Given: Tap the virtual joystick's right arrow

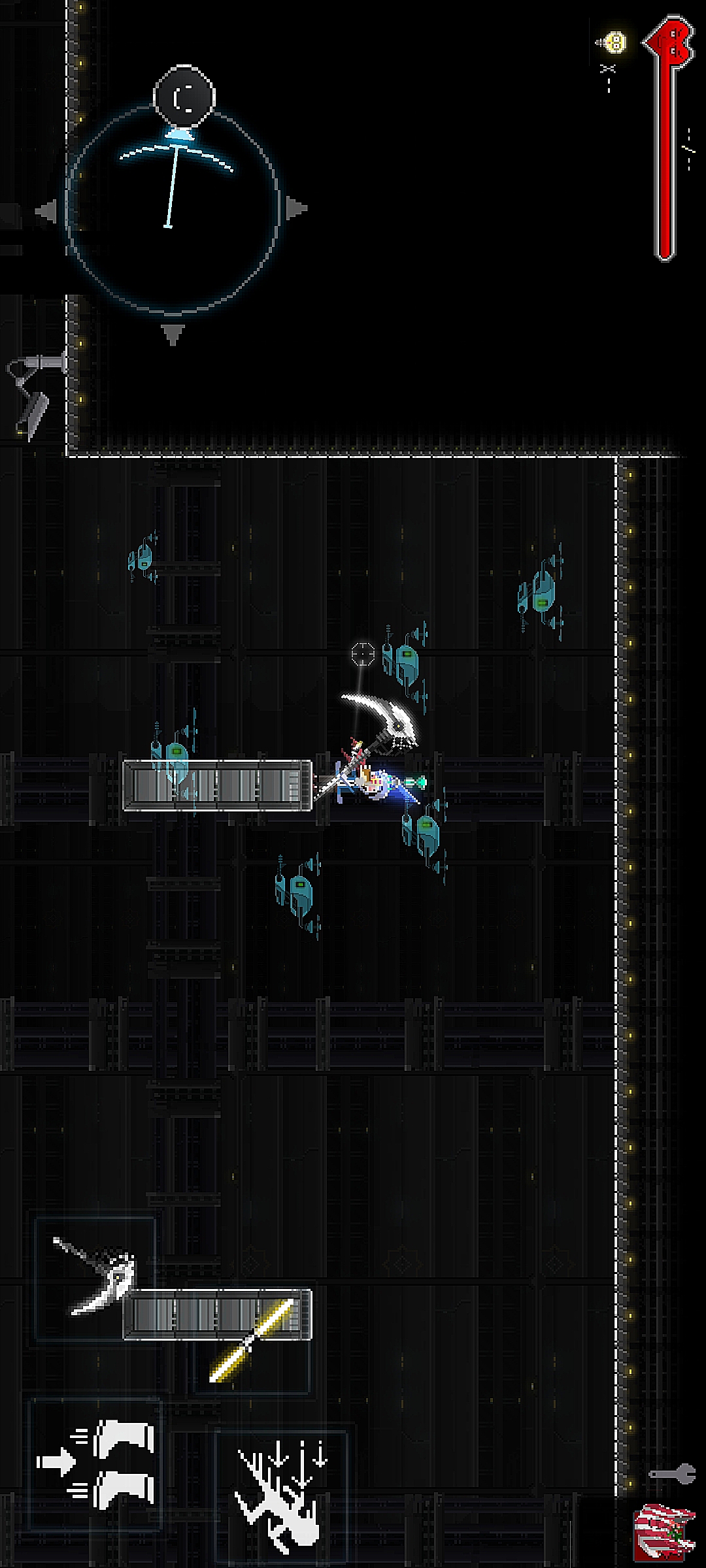Looking at the screenshot, I should [x=295, y=209].
